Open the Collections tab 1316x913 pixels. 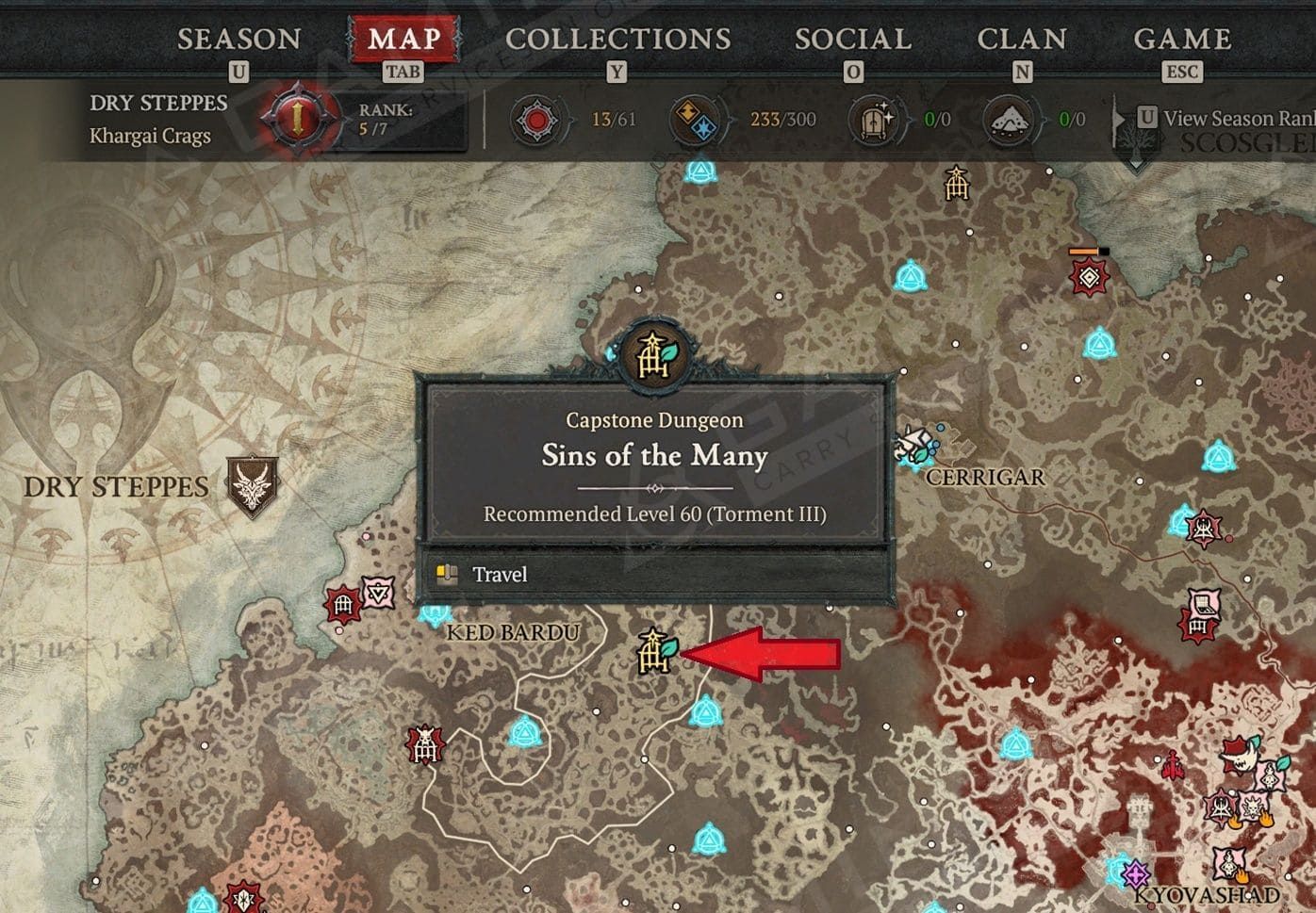(617, 40)
